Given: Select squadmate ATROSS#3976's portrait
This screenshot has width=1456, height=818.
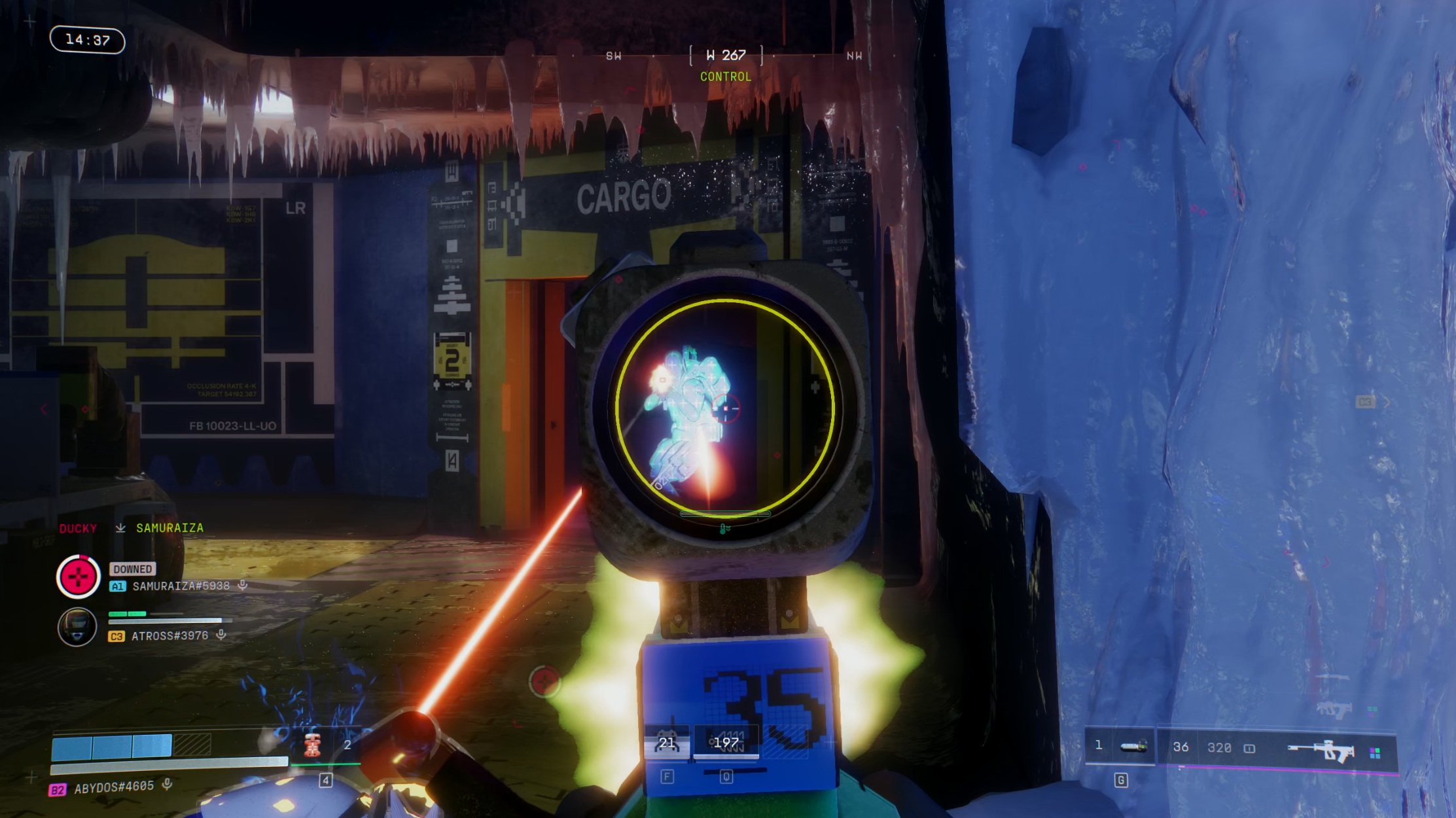Looking at the screenshot, I should (x=77, y=626).
